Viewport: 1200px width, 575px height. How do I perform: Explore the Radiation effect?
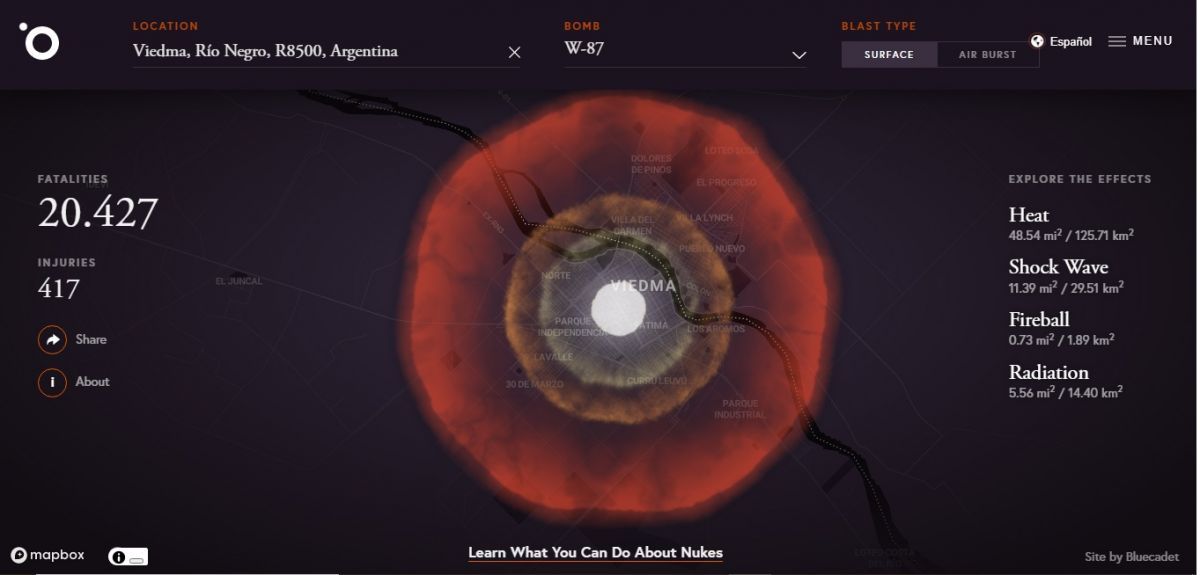pyautogui.click(x=1048, y=373)
